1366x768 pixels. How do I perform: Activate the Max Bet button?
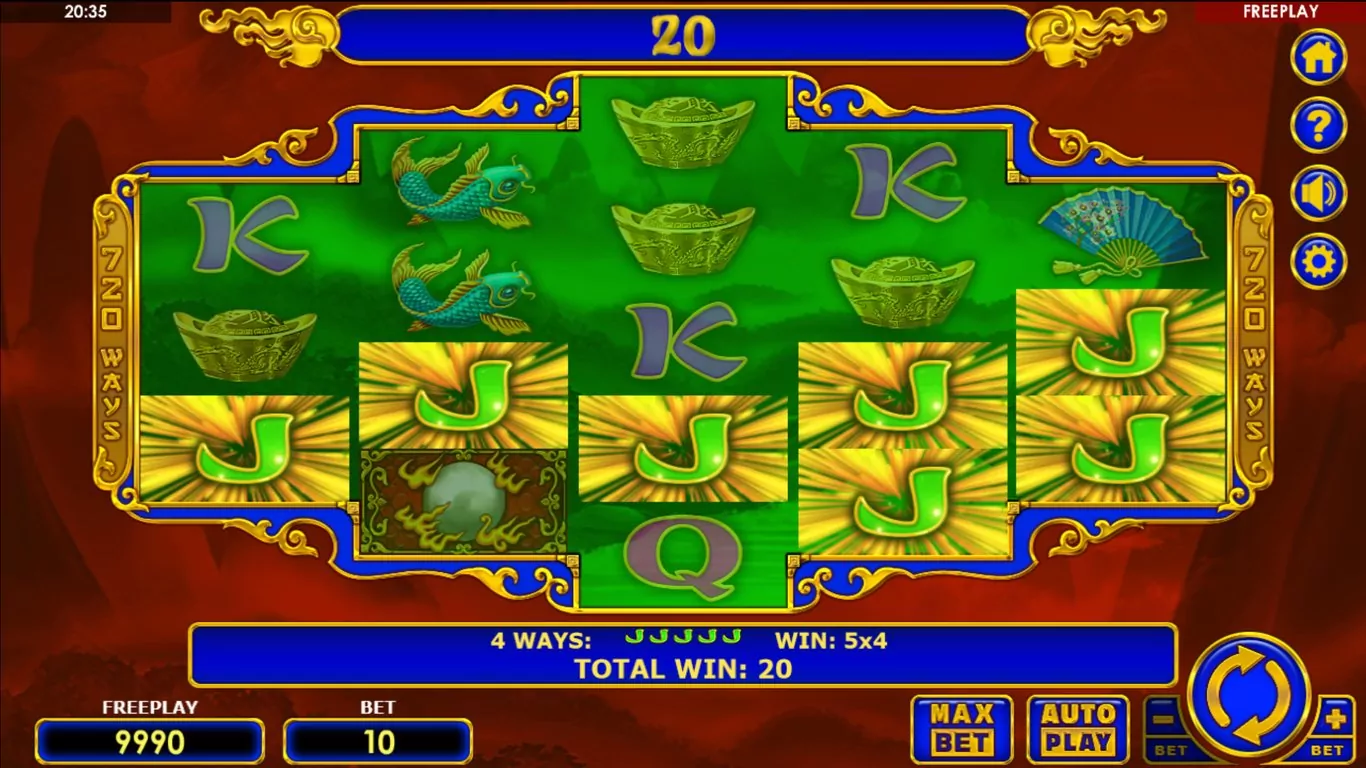click(x=961, y=729)
